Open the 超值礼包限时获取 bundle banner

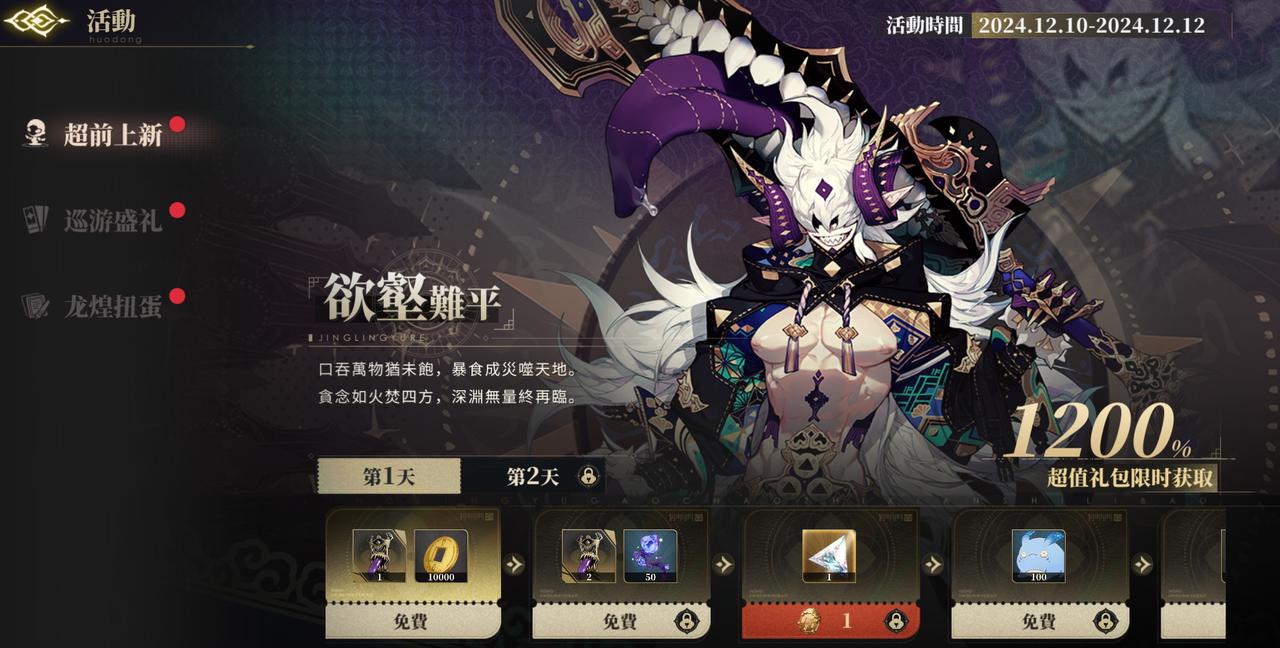(1130, 478)
